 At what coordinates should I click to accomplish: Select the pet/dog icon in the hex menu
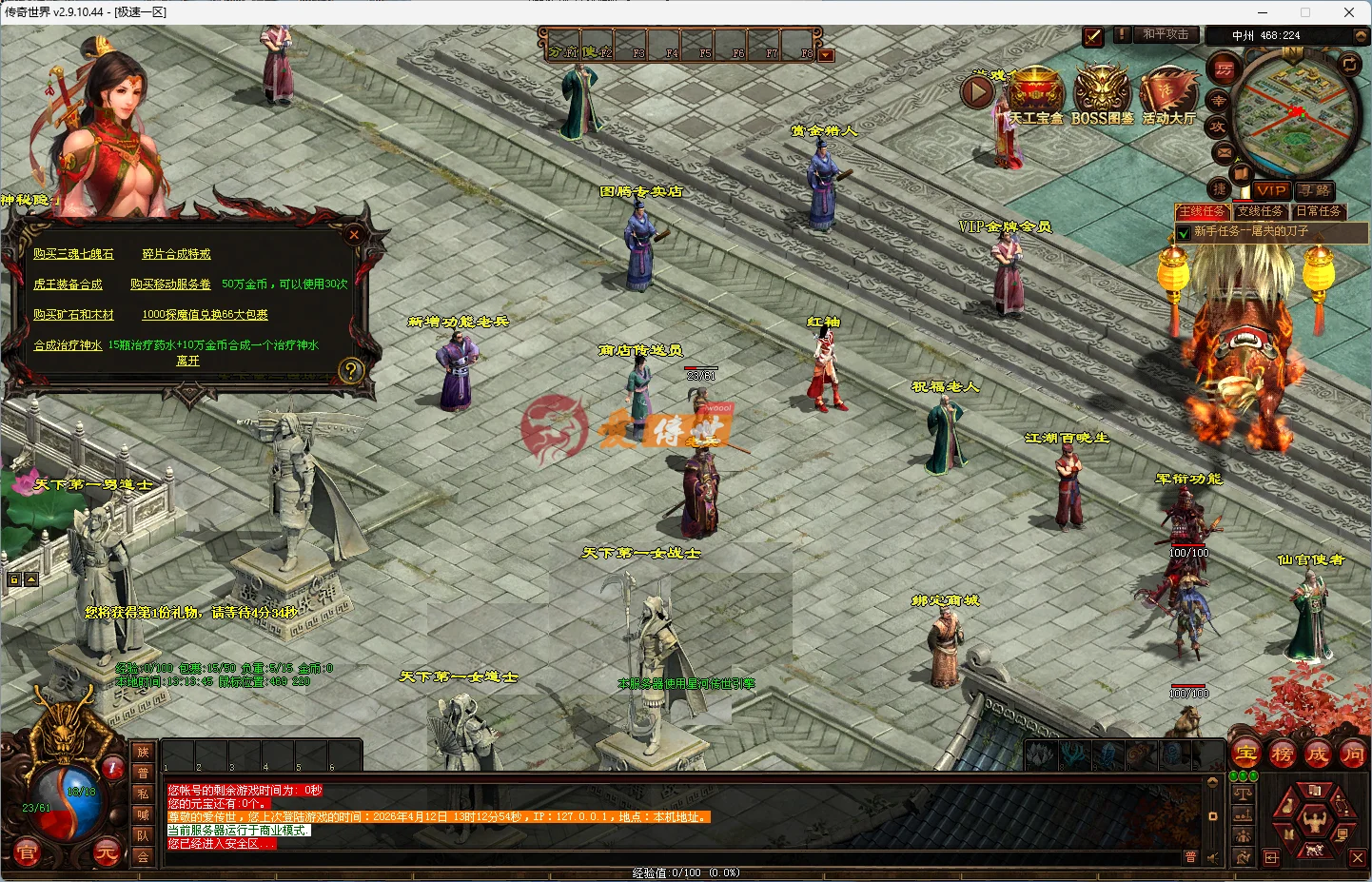(1313, 849)
